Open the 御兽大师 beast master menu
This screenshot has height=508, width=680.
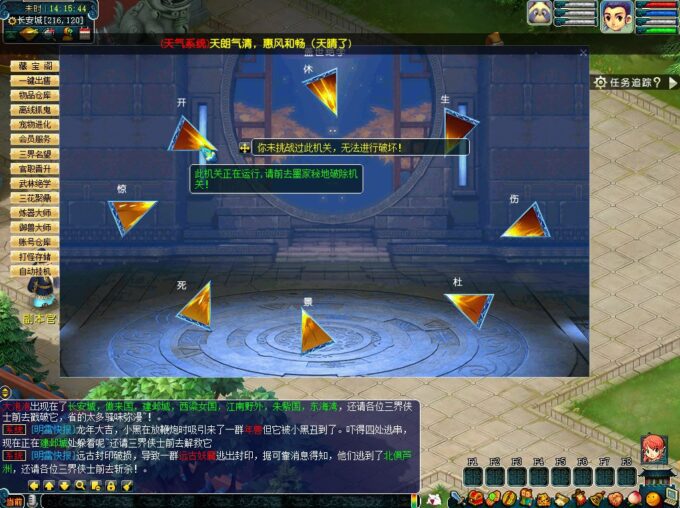click(x=34, y=227)
